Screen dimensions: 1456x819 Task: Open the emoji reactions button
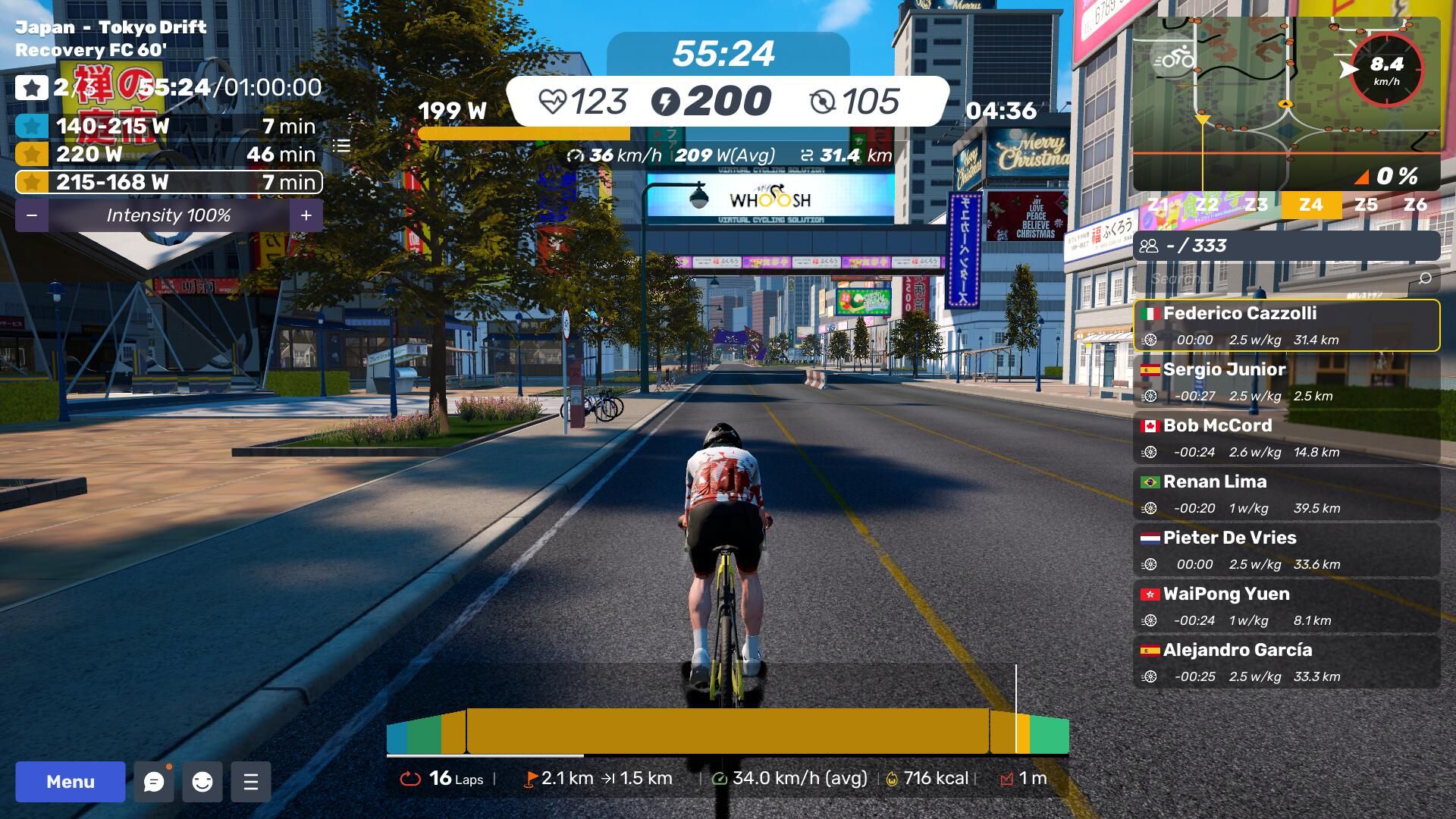(202, 782)
